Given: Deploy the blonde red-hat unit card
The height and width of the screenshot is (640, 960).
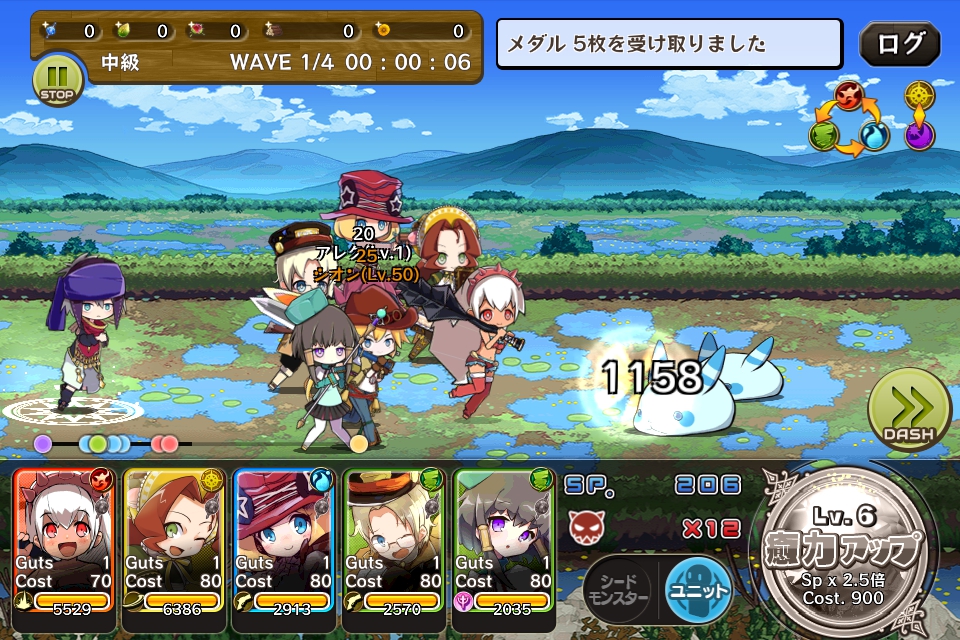Looking at the screenshot, I should pos(282,540).
